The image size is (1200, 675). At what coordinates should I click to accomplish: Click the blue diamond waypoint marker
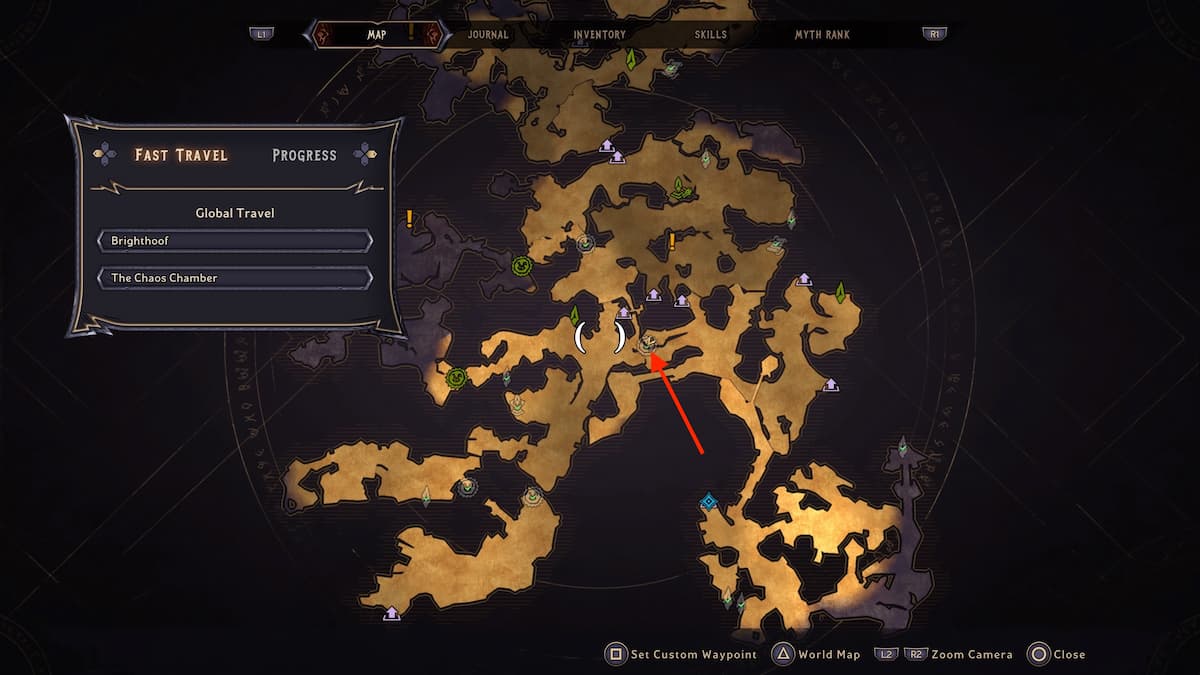[x=709, y=502]
